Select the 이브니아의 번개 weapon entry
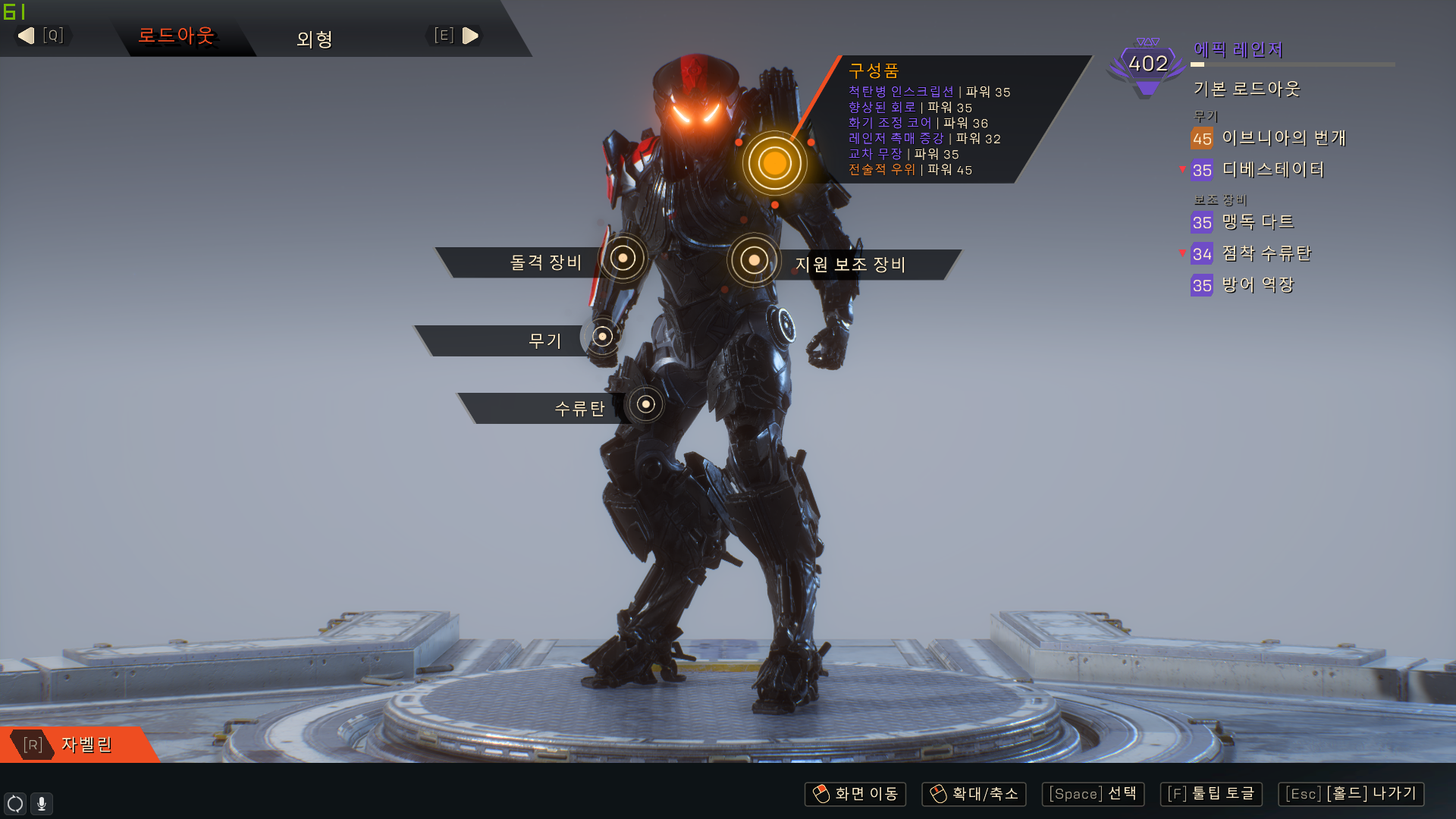This screenshot has height=819, width=1456. [1283, 138]
